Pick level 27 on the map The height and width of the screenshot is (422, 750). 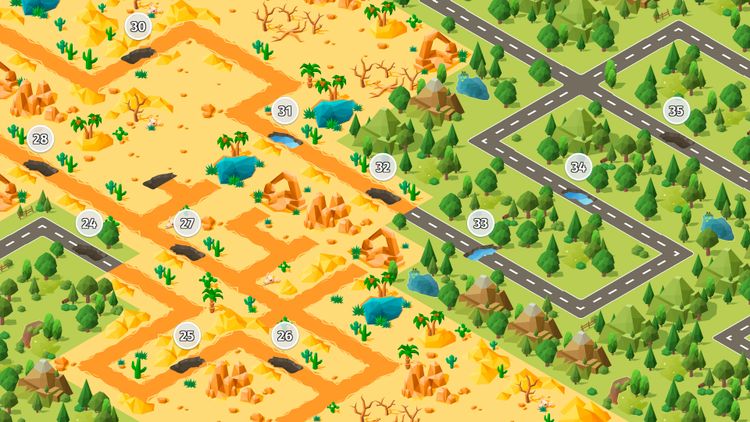pos(187,223)
